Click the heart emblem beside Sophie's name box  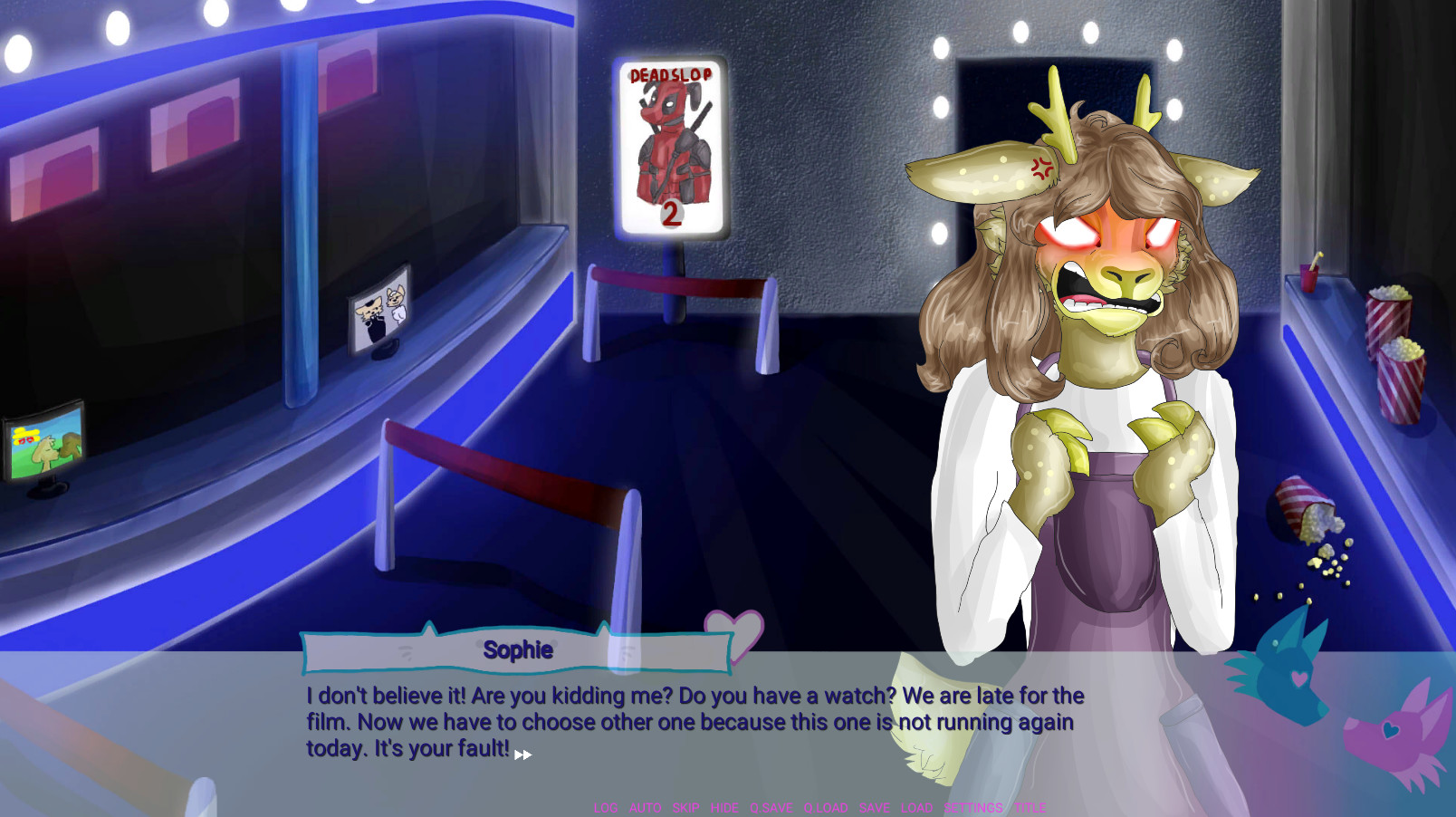coord(733,635)
